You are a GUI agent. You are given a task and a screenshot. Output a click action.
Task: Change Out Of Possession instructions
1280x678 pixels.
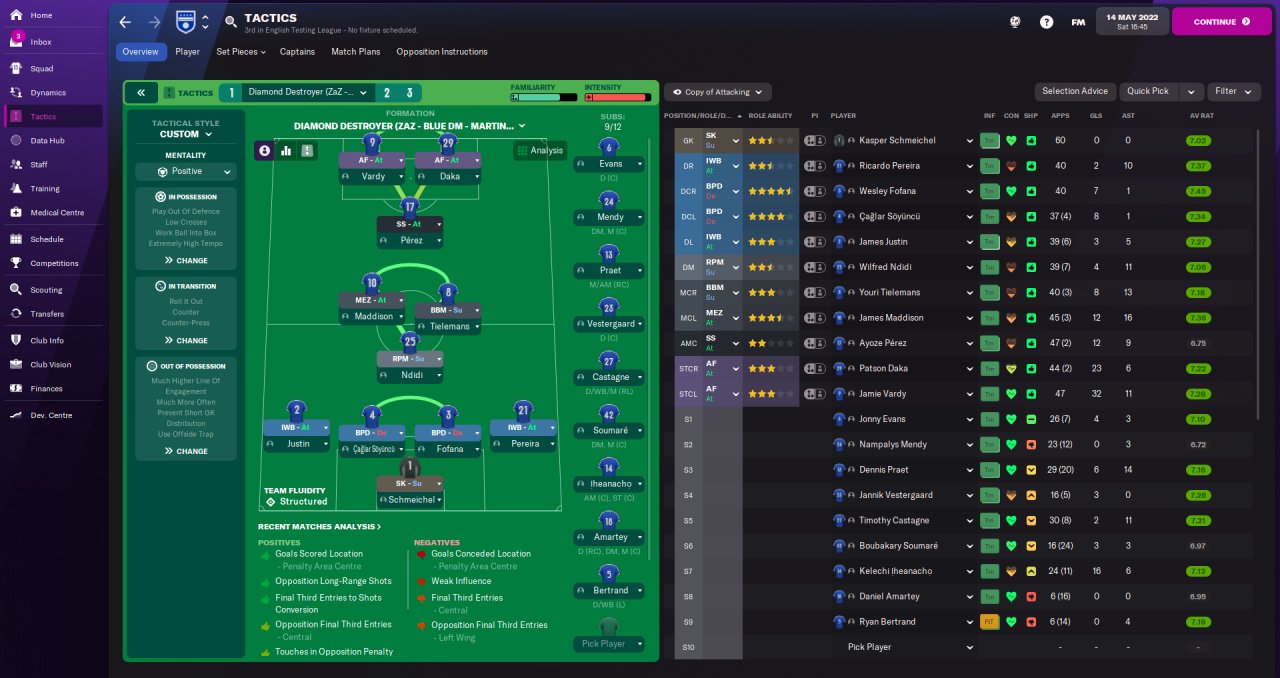point(185,451)
